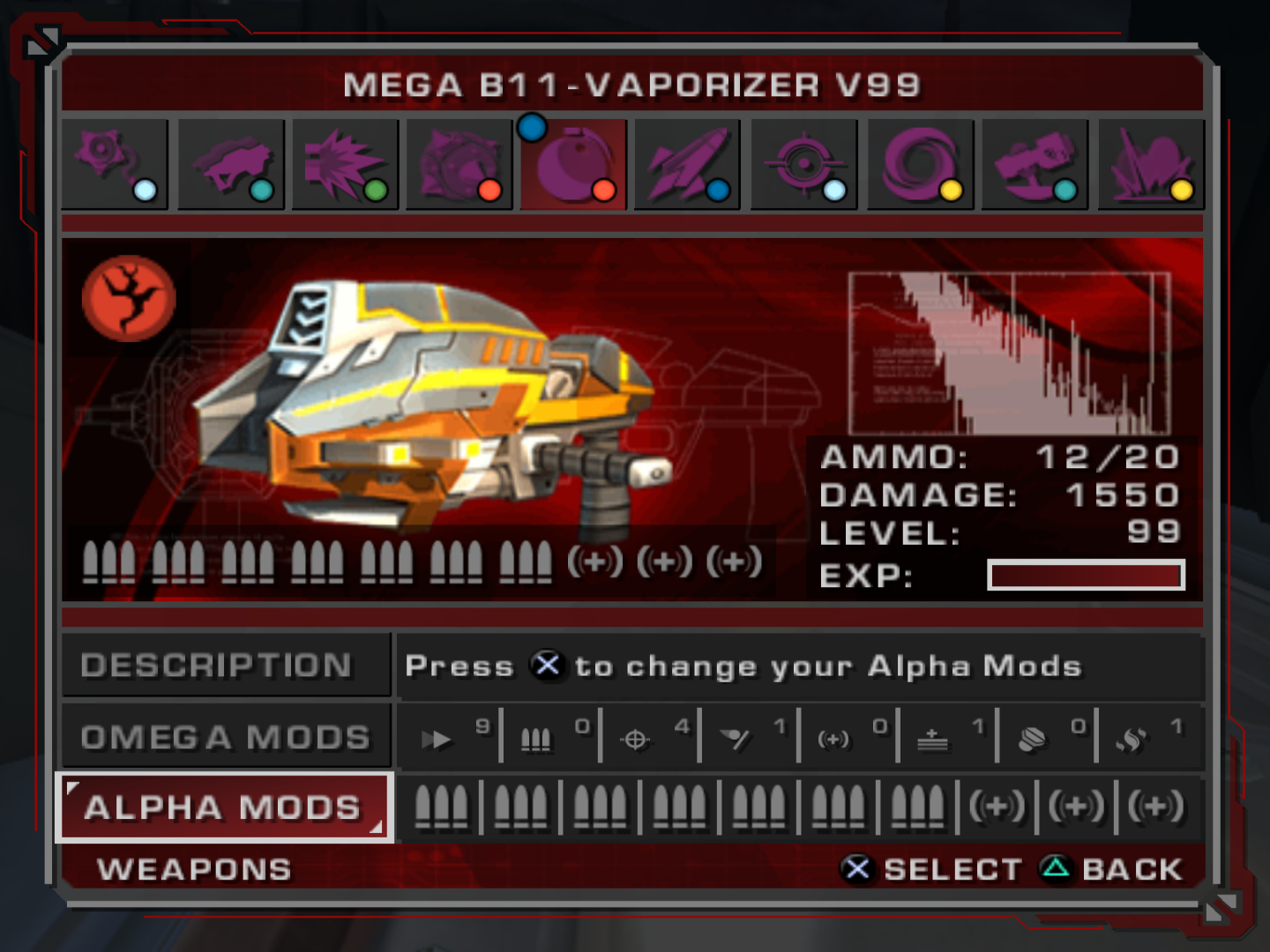Viewport: 1270px width, 952px height.
Task: Choose the stacked bars plus mod
Action: point(932,739)
